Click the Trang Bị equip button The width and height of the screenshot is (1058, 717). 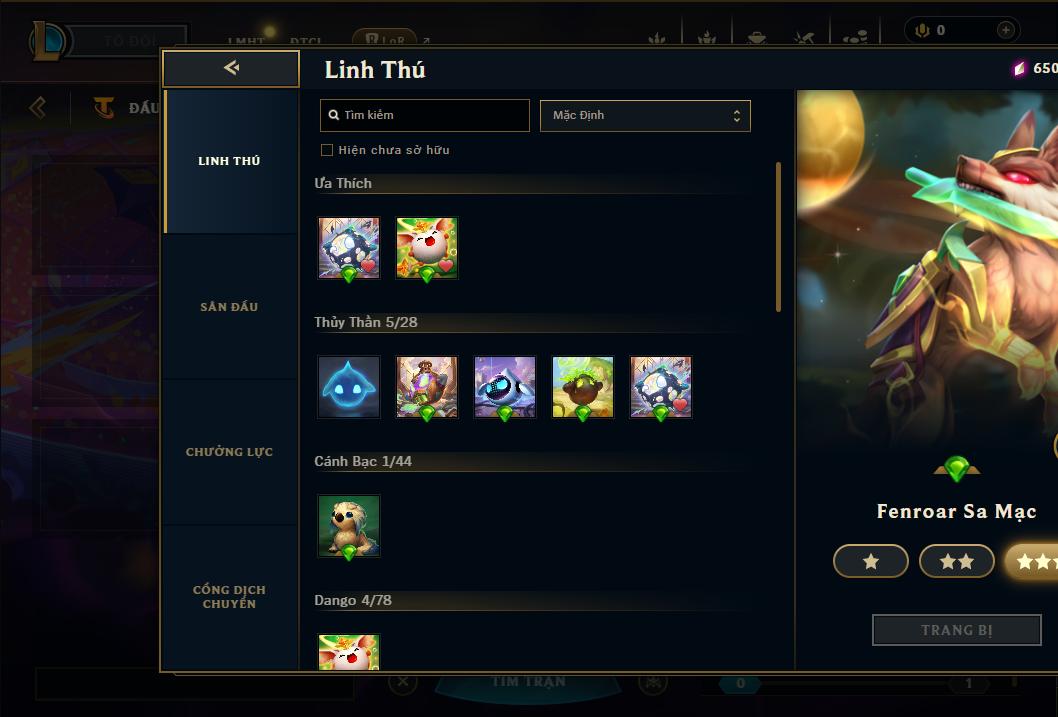click(x=956, y=630)
